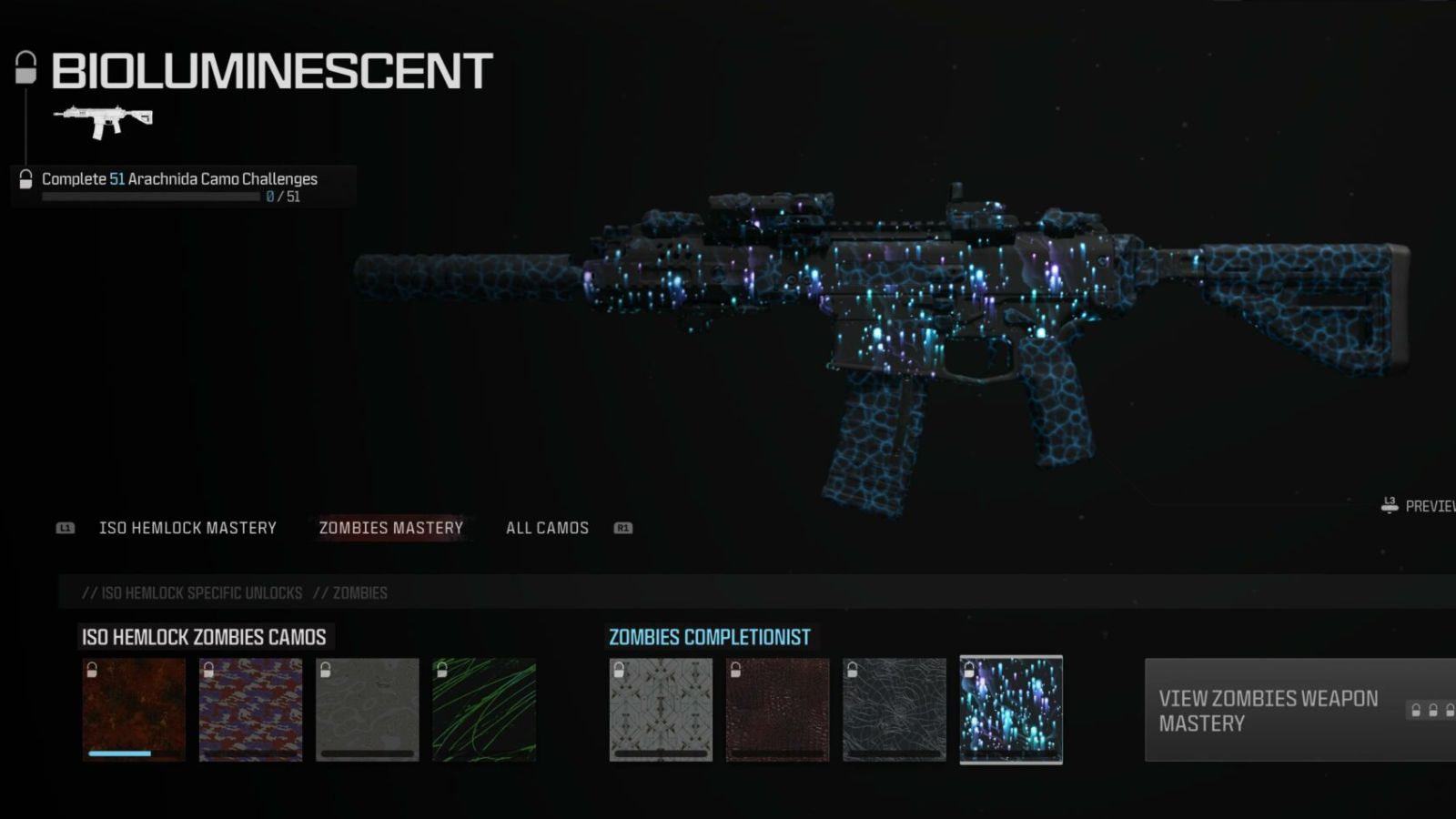Screen dimensions: 1456x819
Task: Toggle the lock on the purple pixel camo
Action: pos(207,672)
